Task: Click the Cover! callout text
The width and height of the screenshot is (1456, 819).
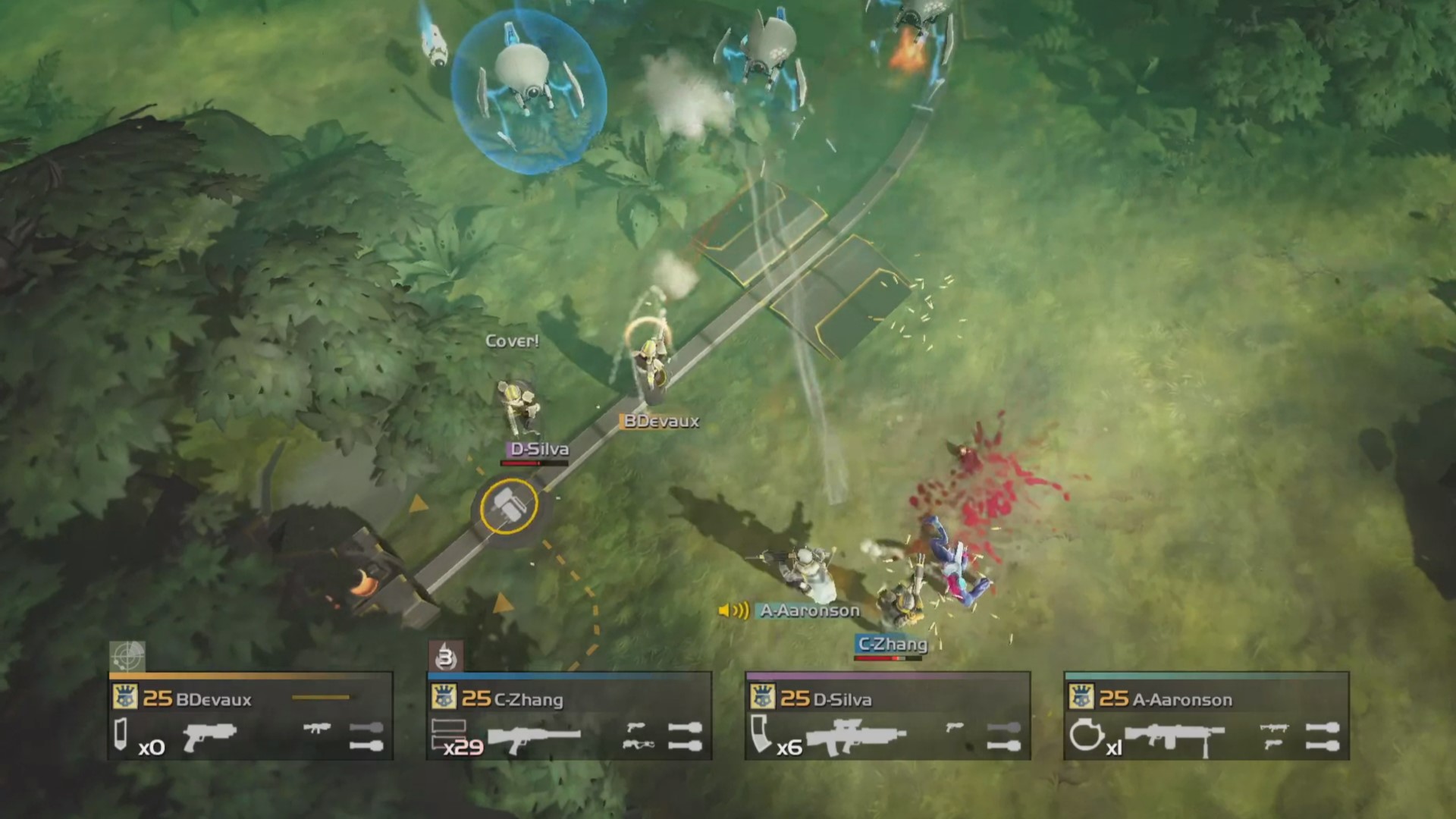Action: 513,341
